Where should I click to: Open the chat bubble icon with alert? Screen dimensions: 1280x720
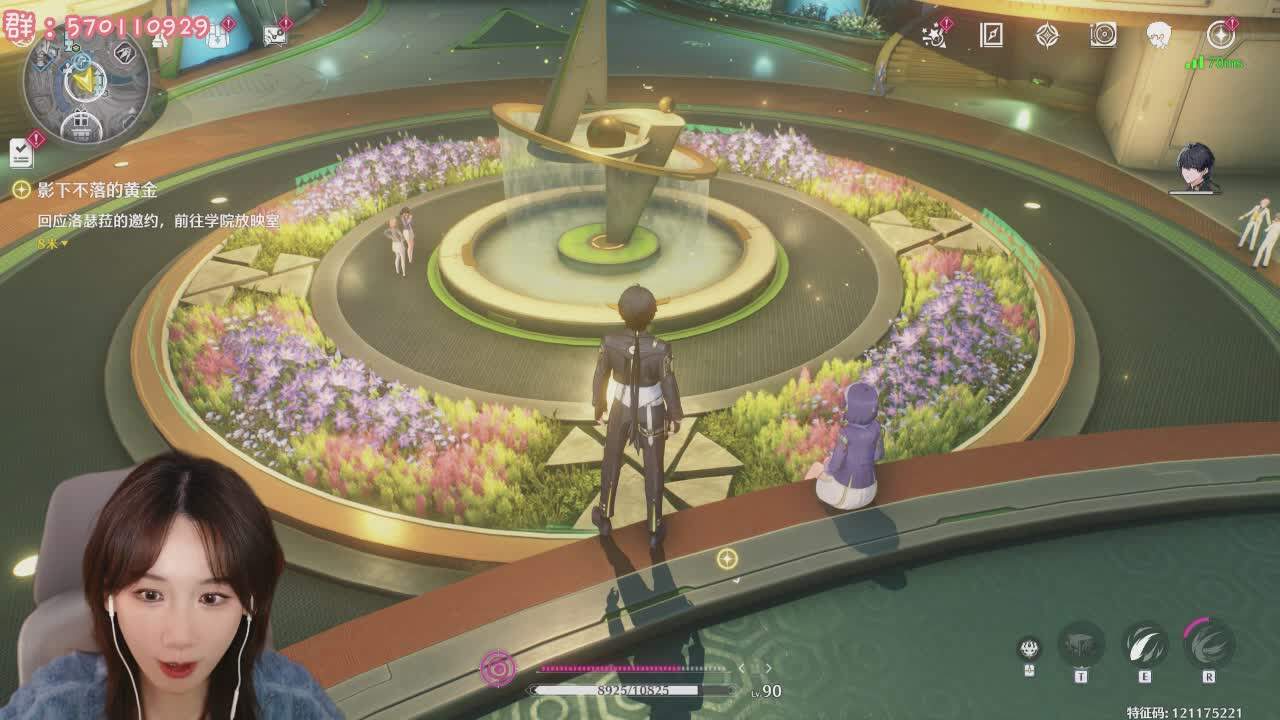pyautogui.click(x=276, y=36)
